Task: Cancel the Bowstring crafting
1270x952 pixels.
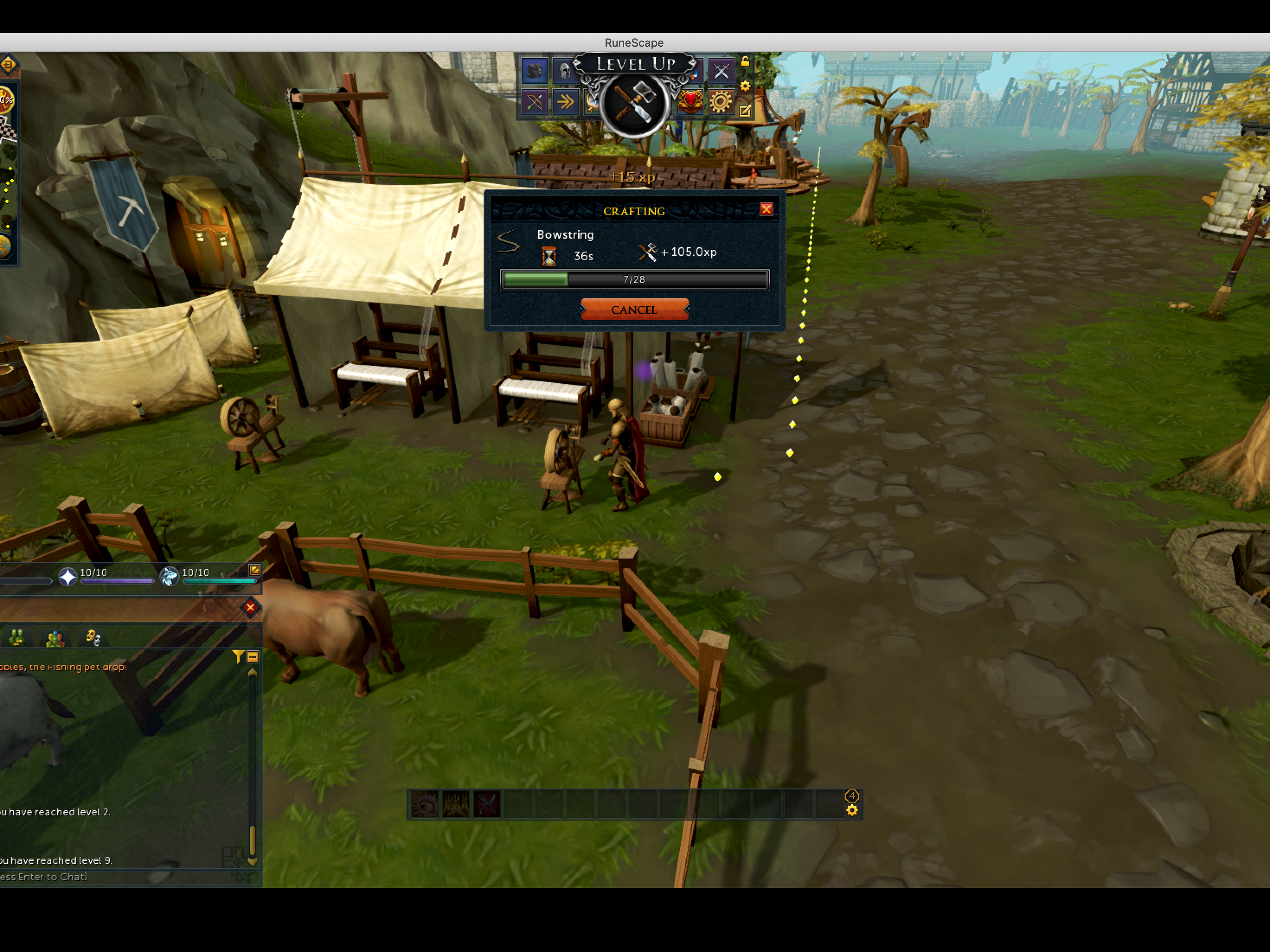Action: tap(634, 310)
